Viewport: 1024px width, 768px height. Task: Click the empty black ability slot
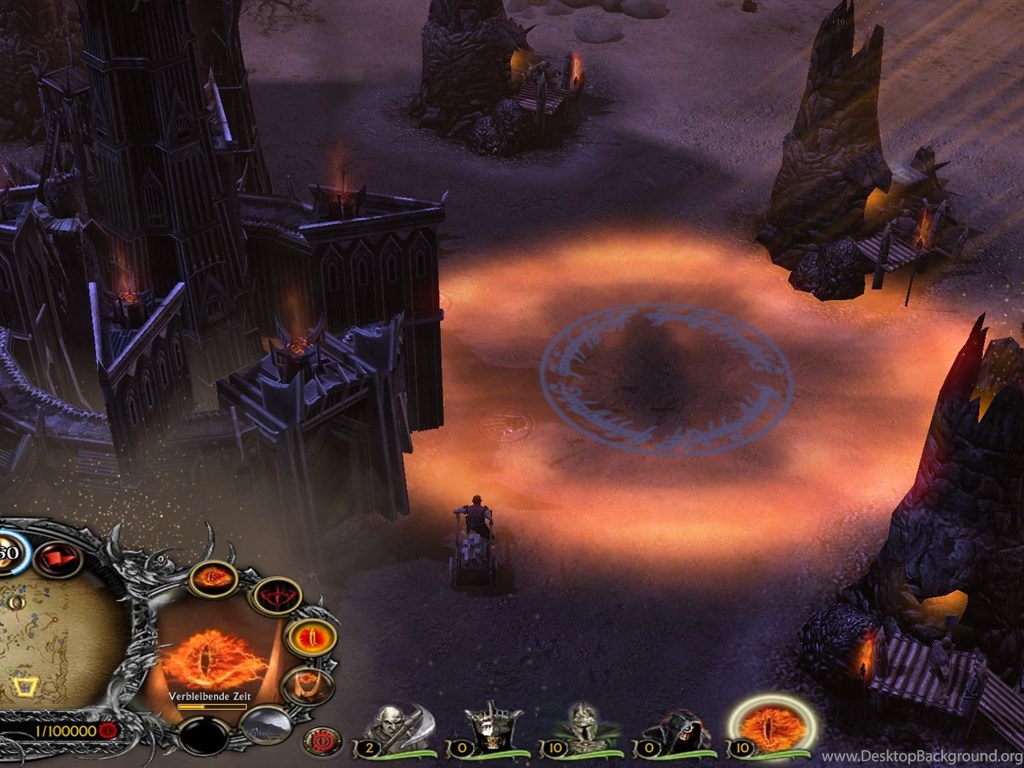pyautogui.click(x=204, y=736)
